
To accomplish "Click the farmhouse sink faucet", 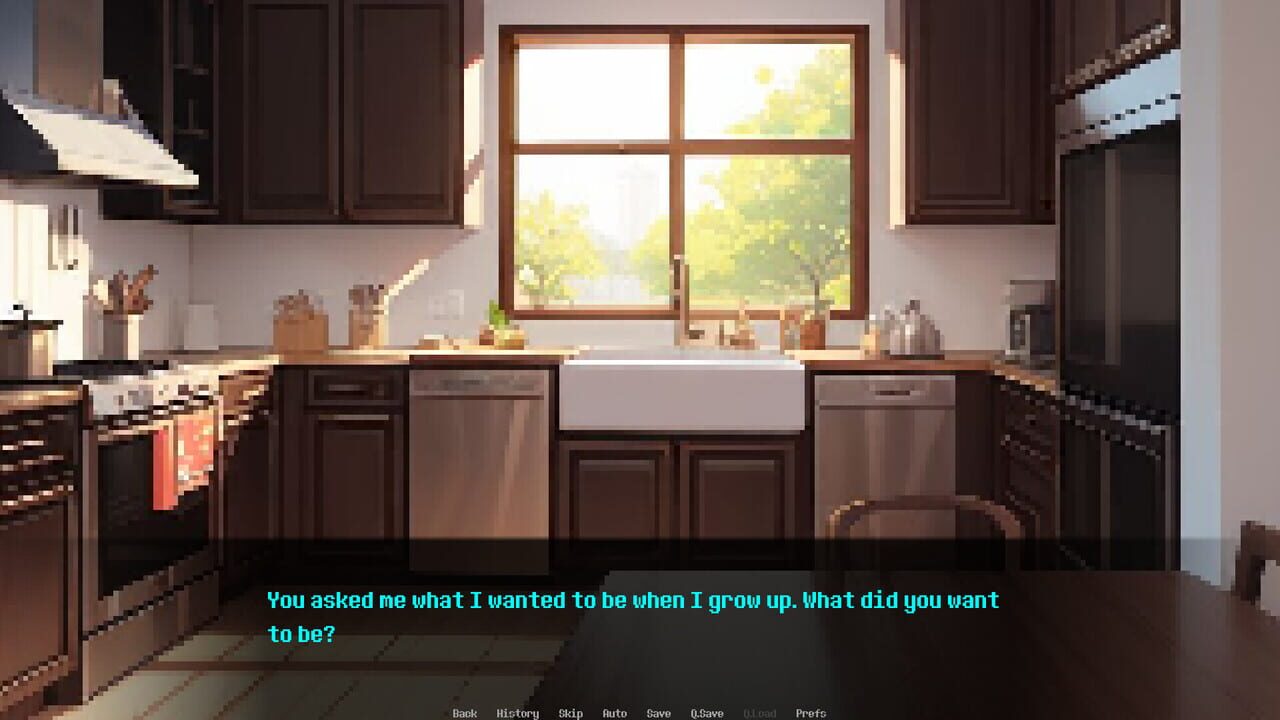I will click(x=685, y=300).
